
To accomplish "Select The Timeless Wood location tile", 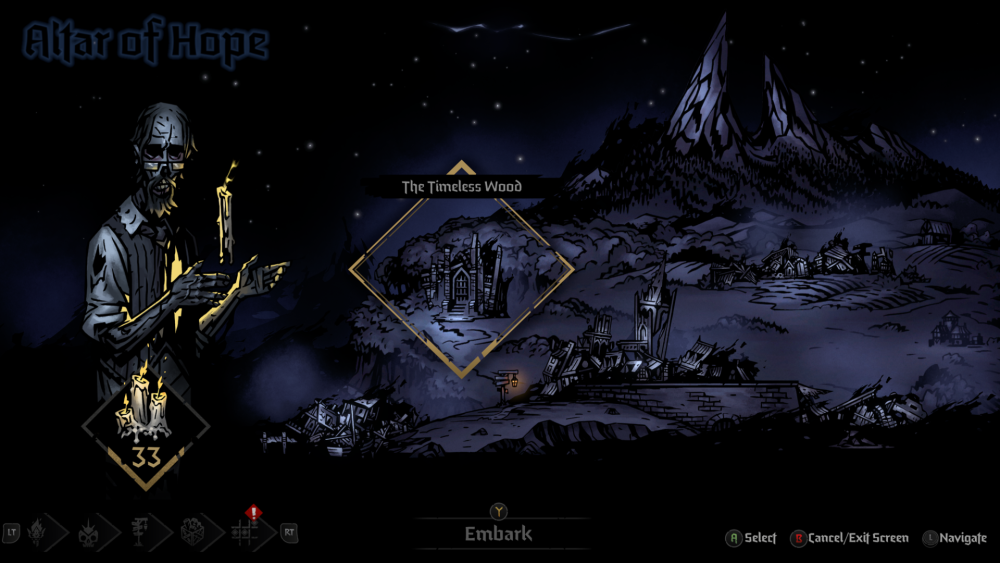I will coord(461,269).
